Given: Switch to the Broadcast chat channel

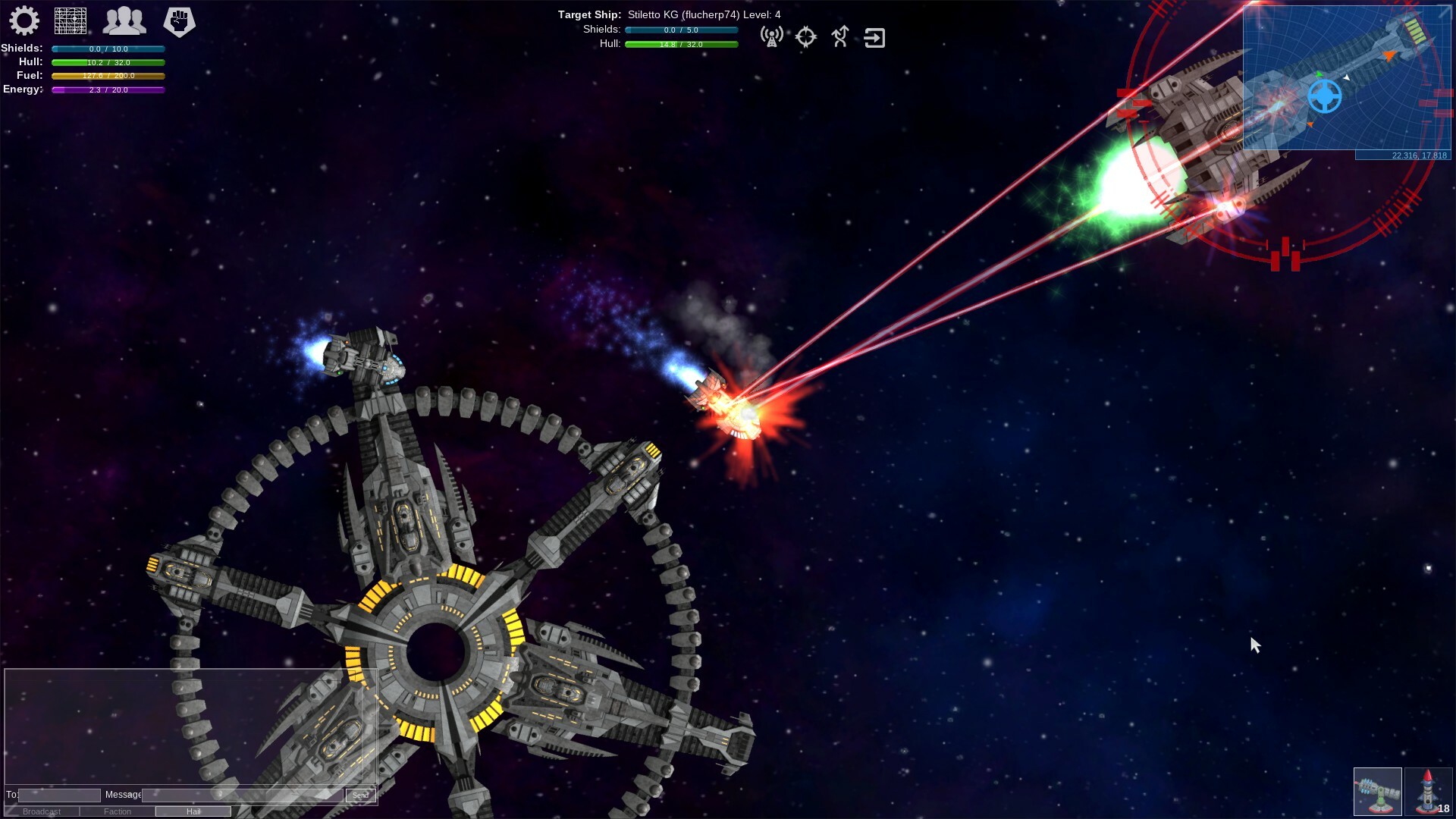Looking at the screenshot, I should click(40, 811).
